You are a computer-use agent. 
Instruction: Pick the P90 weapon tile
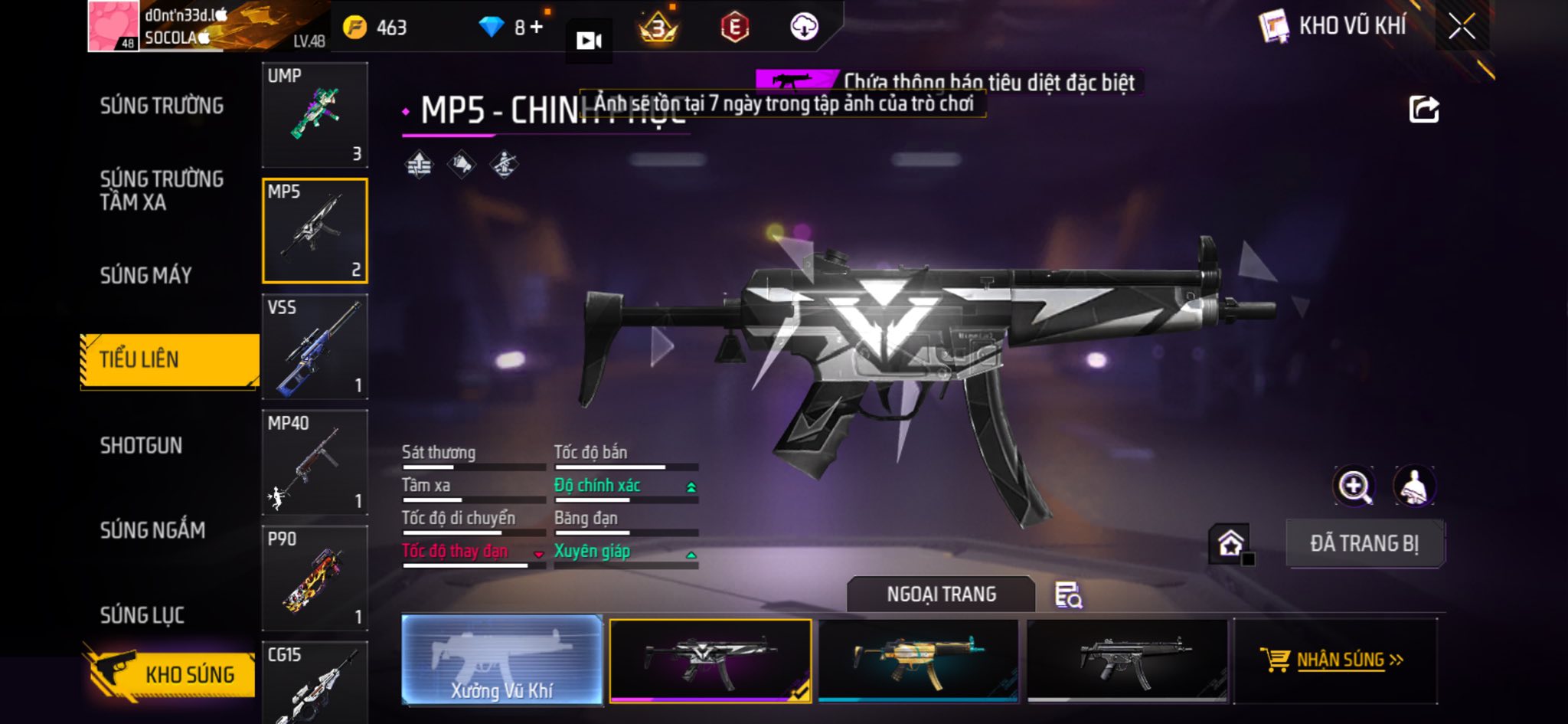pyautogui.click(x=315, y=578)
